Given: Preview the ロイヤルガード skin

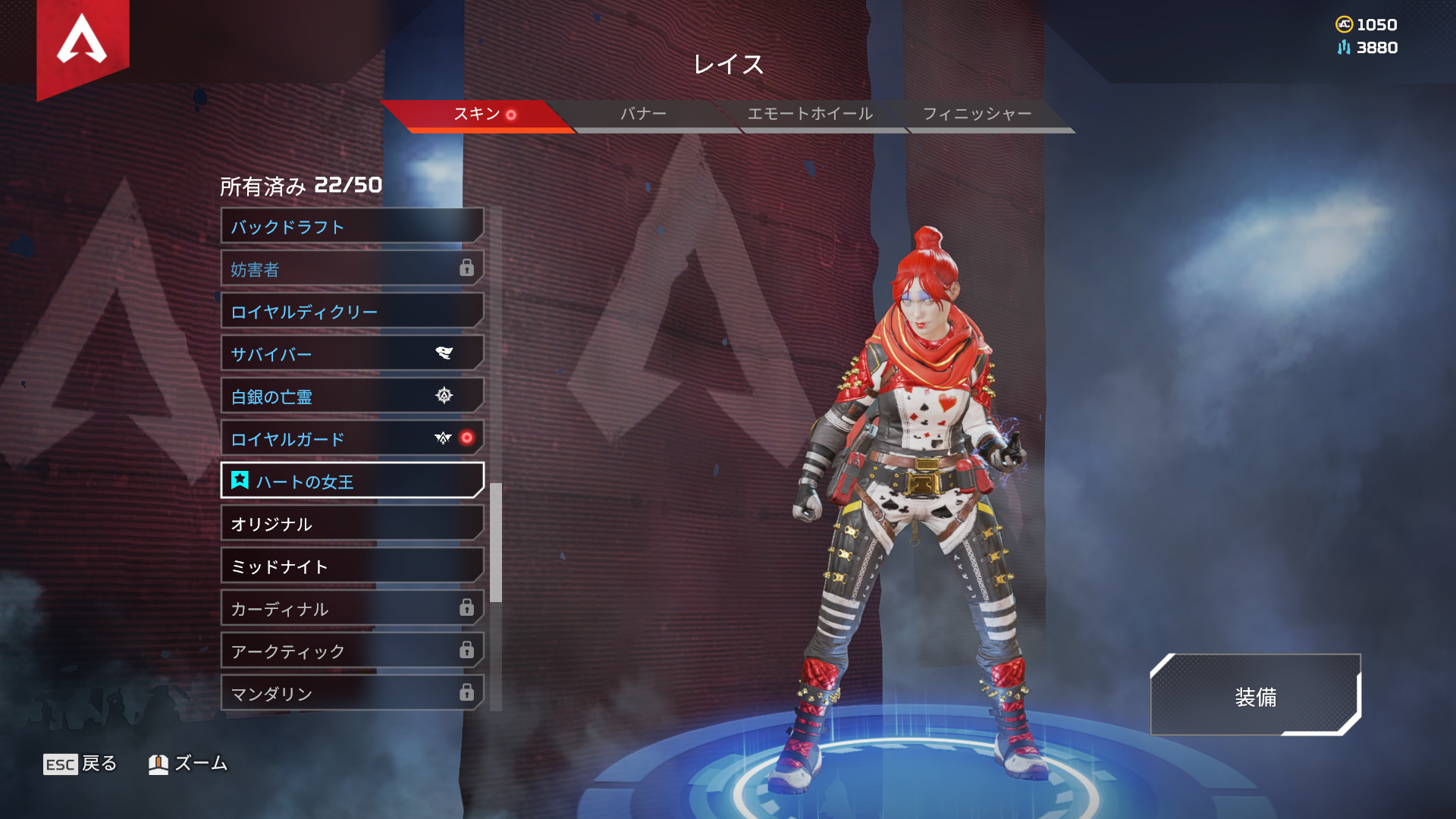Looking at the screenshot, I should click(x=352, y=439).
